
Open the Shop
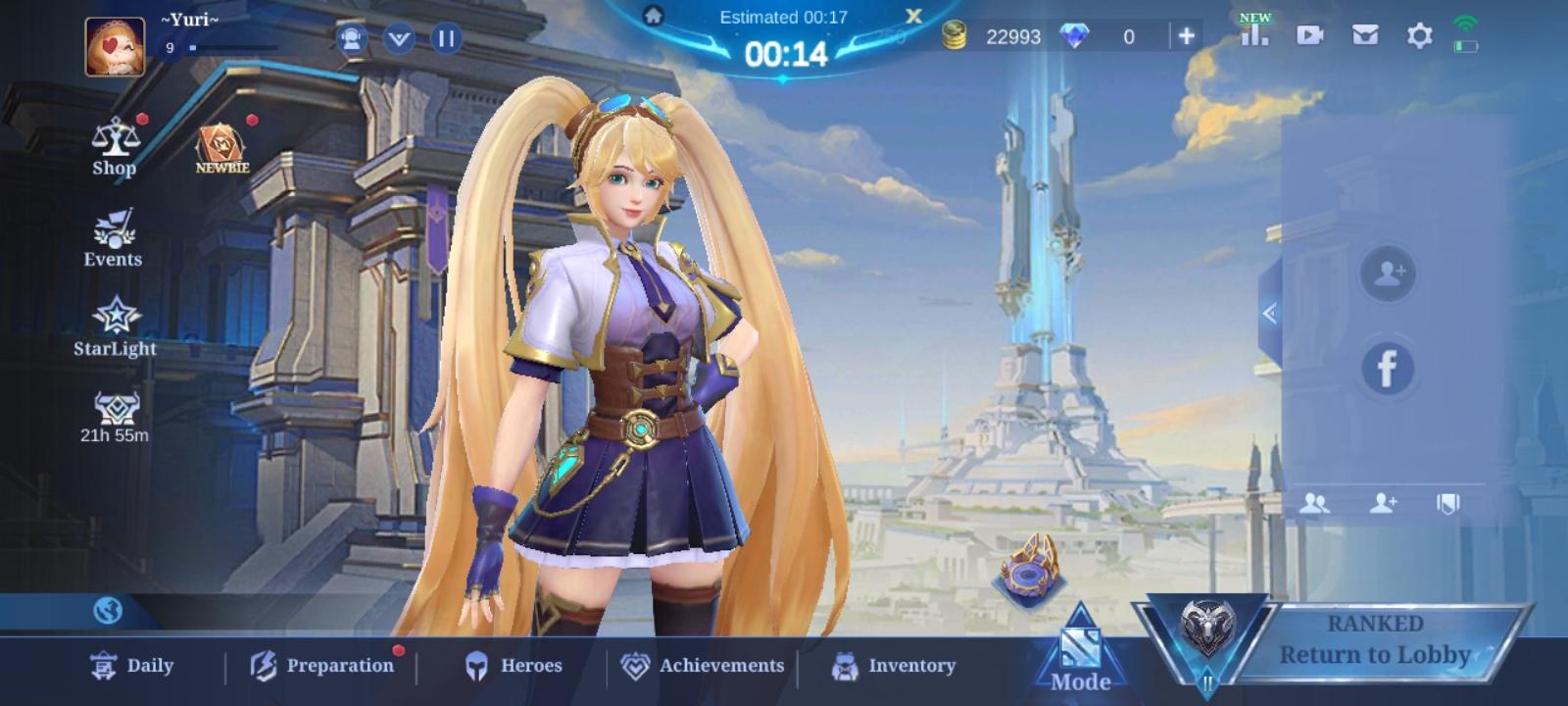point(113,145)
